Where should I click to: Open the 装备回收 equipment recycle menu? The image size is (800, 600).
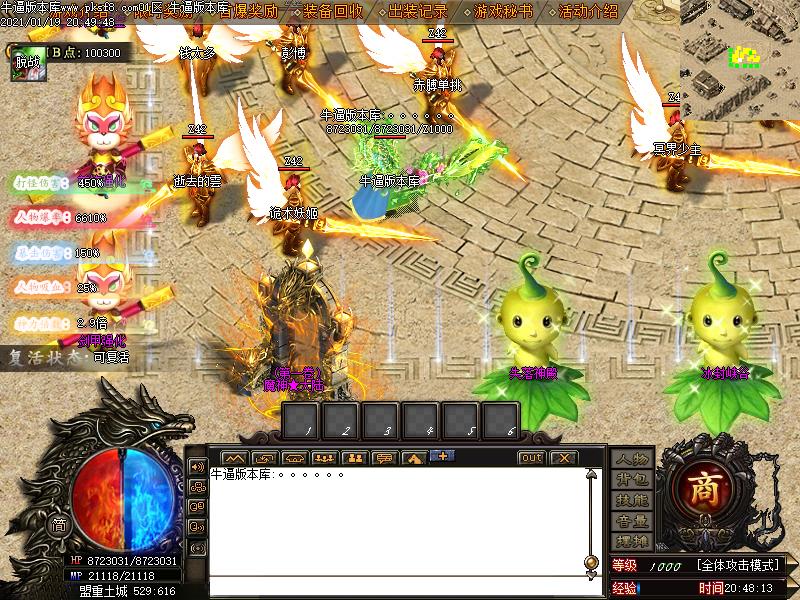(x=336, y=12)
